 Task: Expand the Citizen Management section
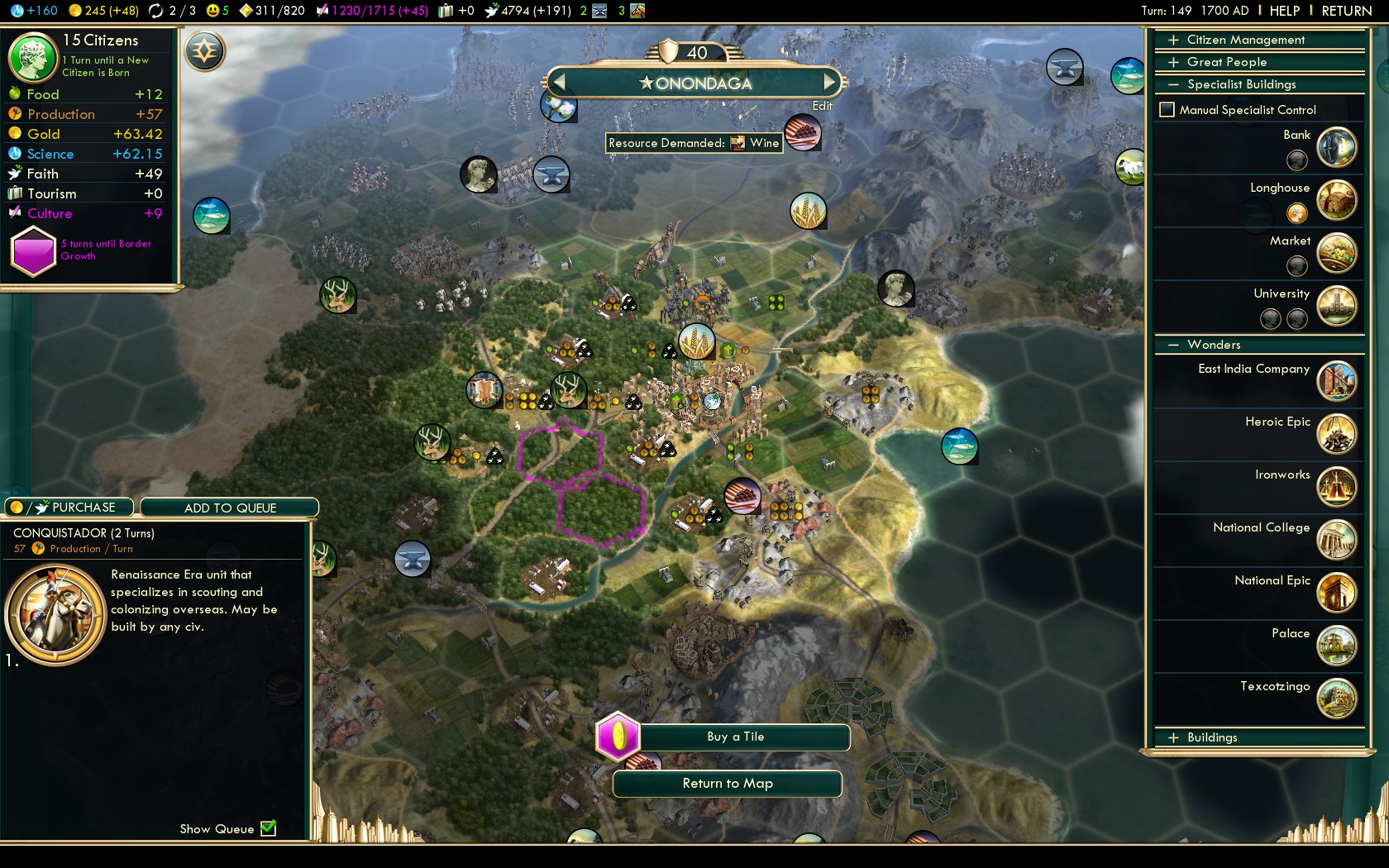pyautogui.click(x=1245, y=40)
